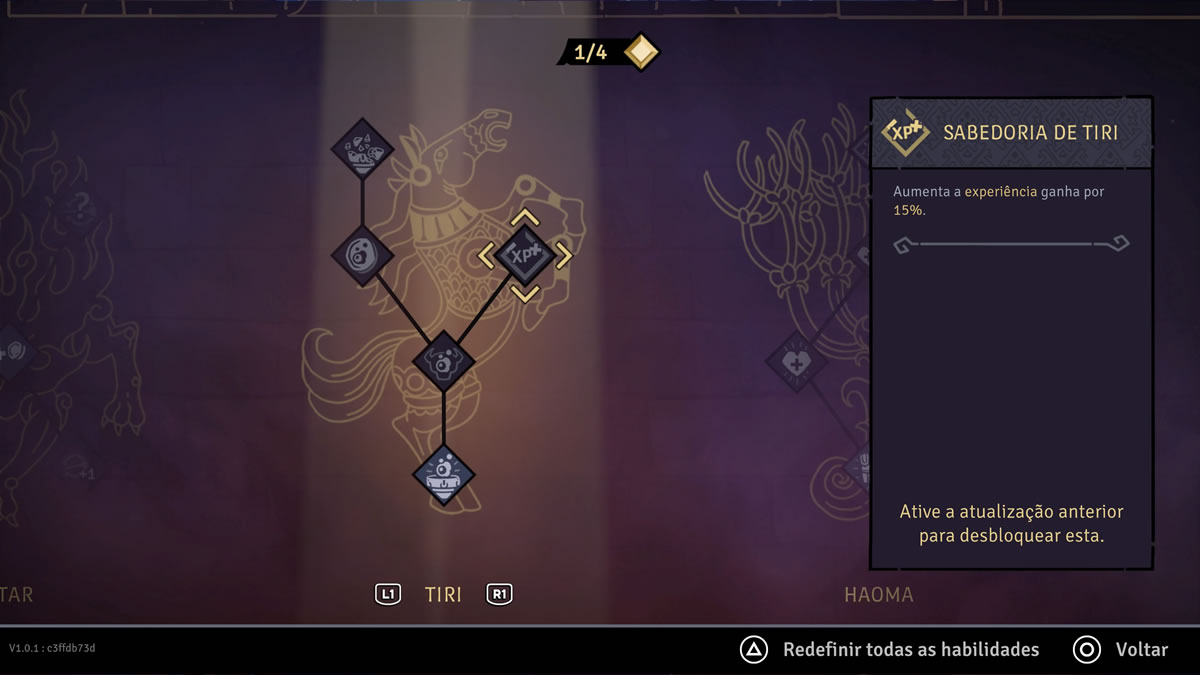This screenshot has height=675, width=1200.
Task: Select the bottom glowing pedestal skill node
Action: coord(443,475)
